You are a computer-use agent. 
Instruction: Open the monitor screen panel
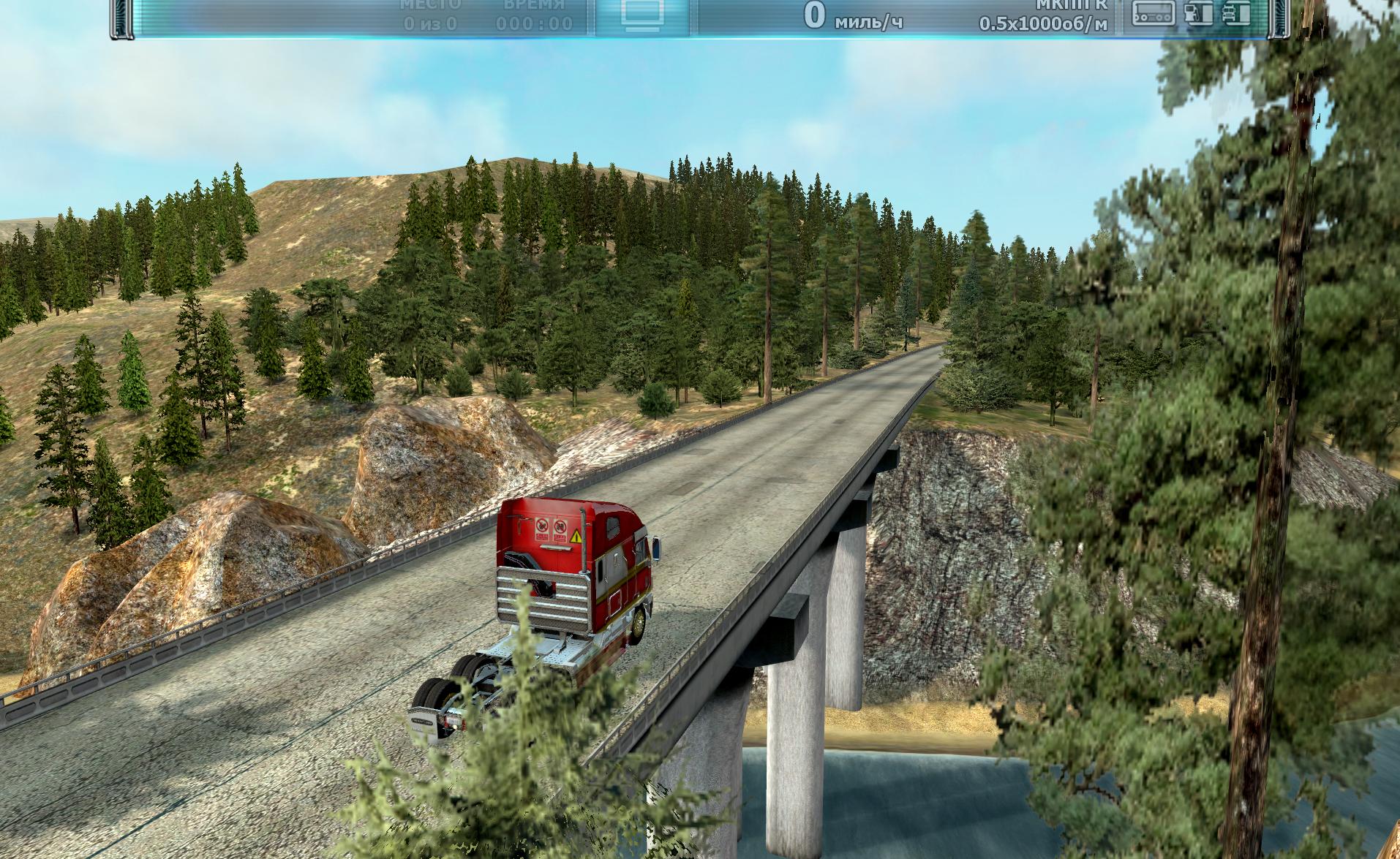(641, 15)
